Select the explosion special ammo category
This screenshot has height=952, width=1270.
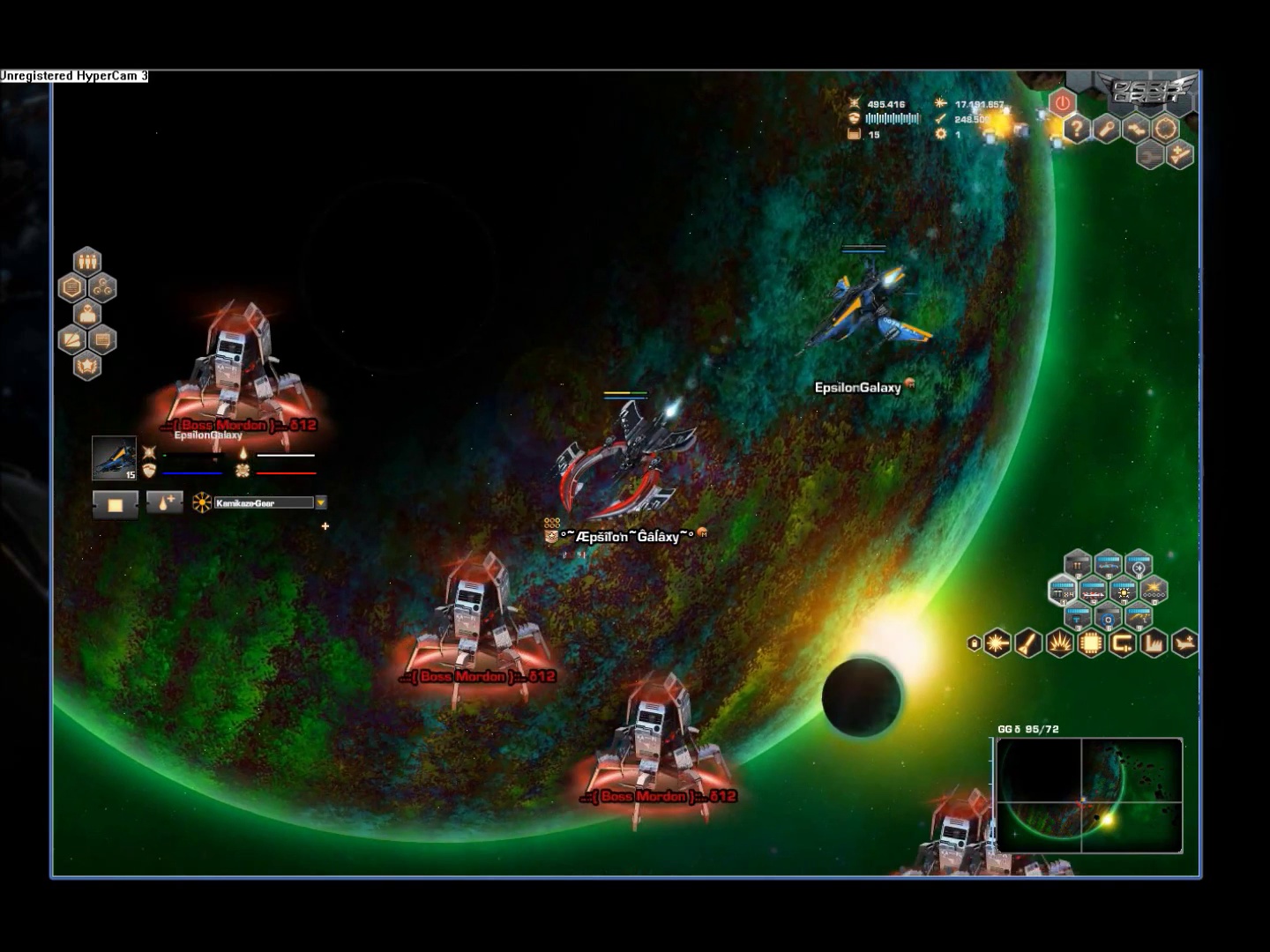click(1059, 643)
